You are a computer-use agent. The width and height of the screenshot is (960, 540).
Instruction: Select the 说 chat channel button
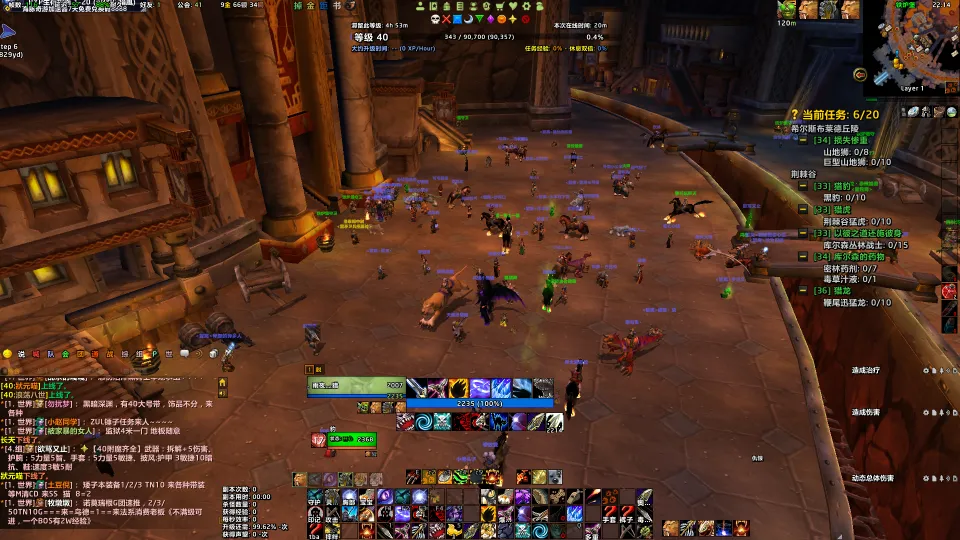tap(21, 353)
